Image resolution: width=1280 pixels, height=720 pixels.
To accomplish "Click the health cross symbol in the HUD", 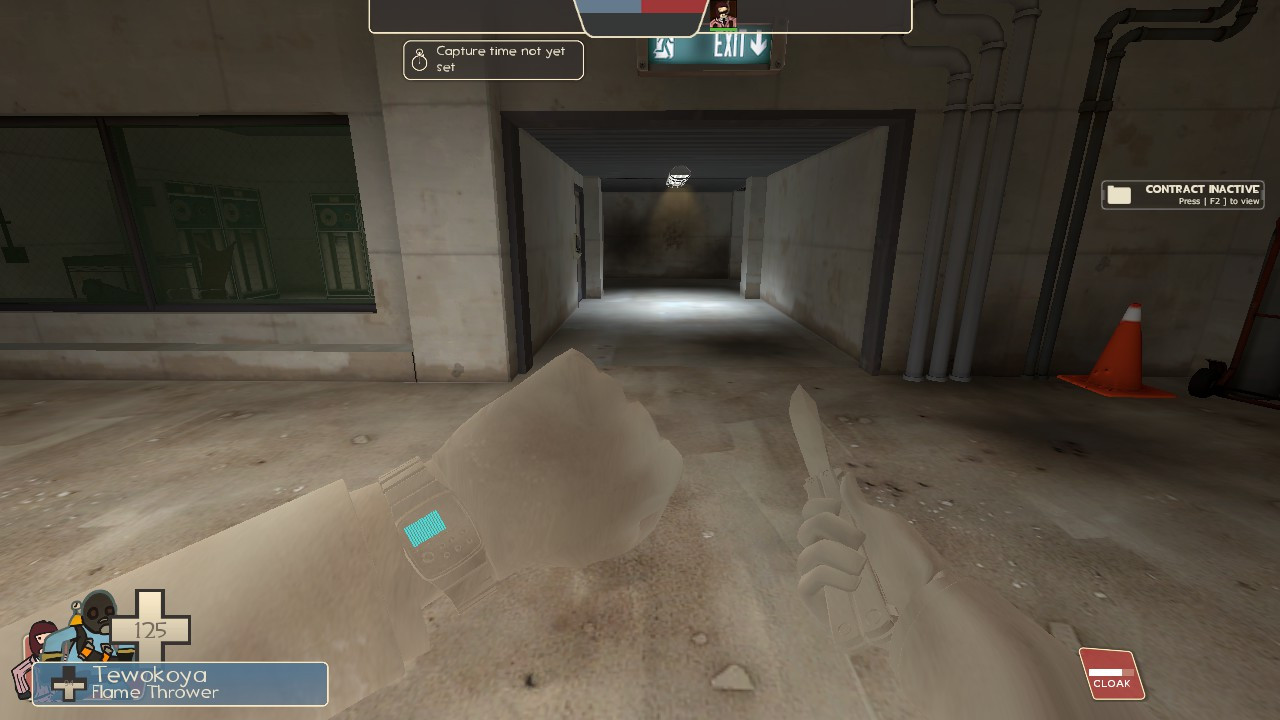I will 152,630.
